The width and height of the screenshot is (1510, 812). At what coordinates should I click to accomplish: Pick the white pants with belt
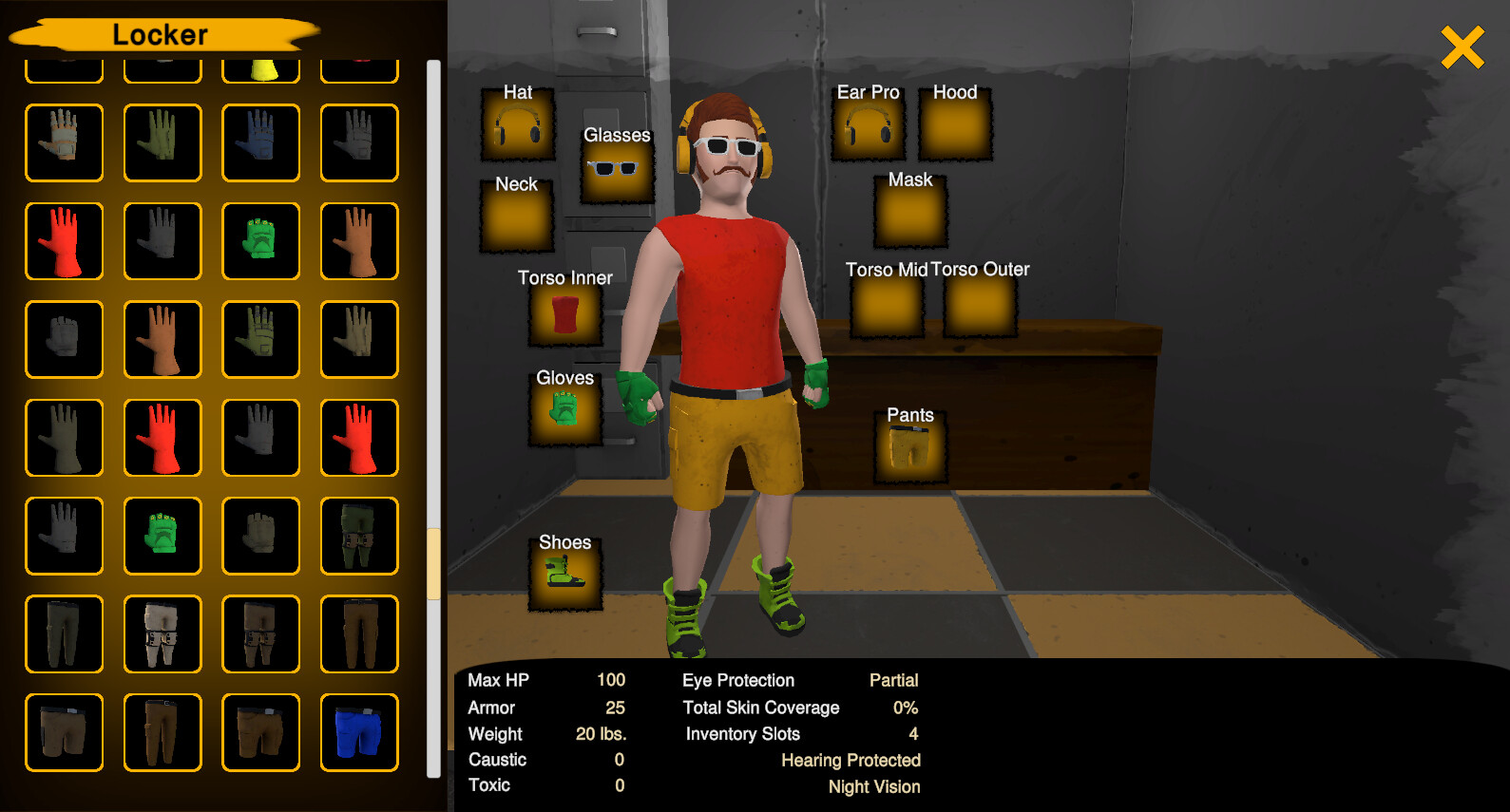[162, 634]
